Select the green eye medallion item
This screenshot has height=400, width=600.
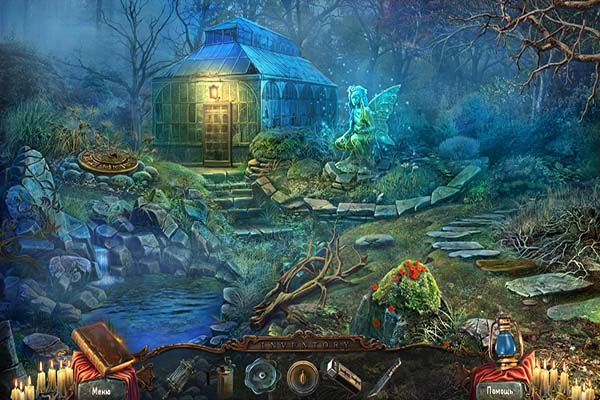pos(262,374)
